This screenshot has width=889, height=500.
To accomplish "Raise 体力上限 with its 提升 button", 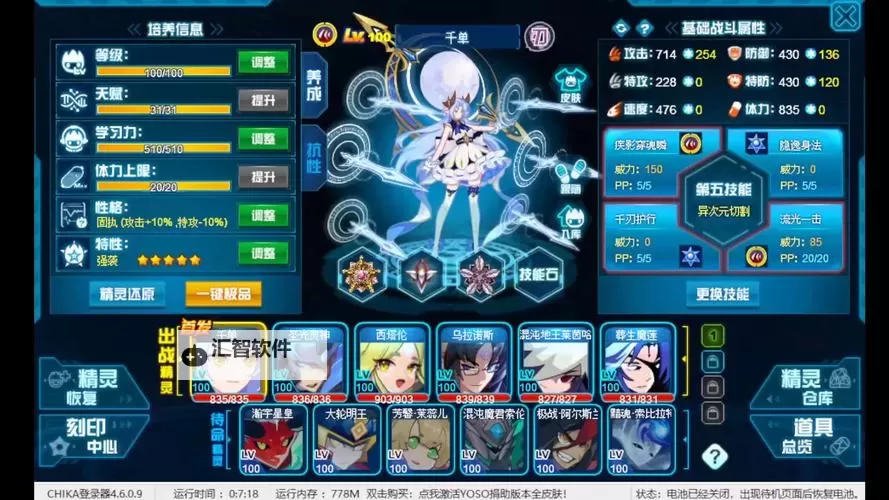I will click(263, 176).
